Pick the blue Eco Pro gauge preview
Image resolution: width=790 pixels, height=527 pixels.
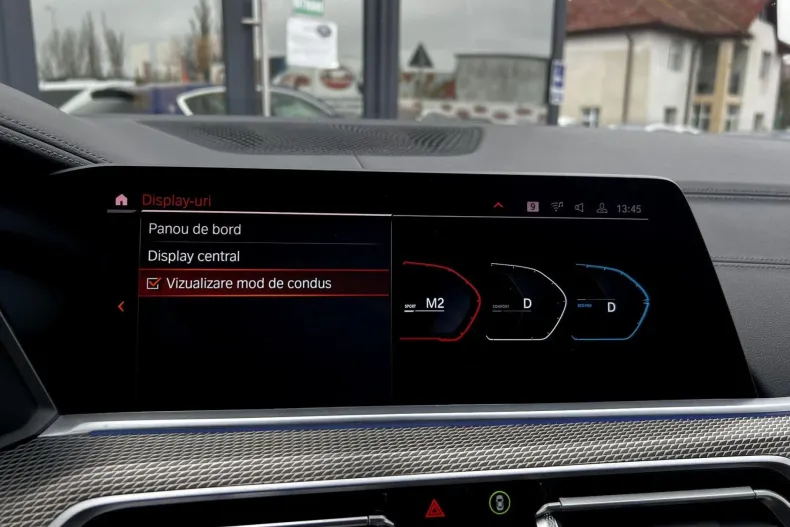[x=609, y=303]
